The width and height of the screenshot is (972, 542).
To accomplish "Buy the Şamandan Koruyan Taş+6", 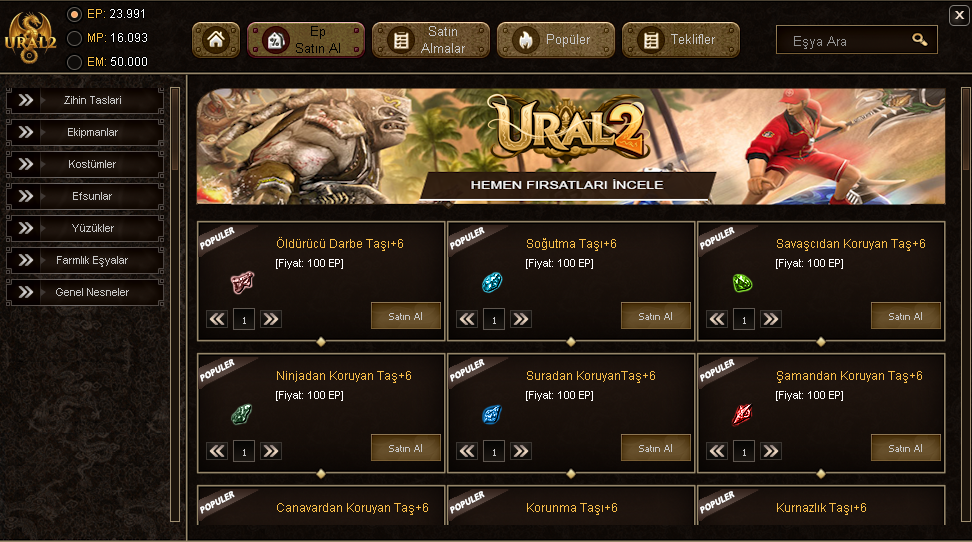I will coord(905,448).
